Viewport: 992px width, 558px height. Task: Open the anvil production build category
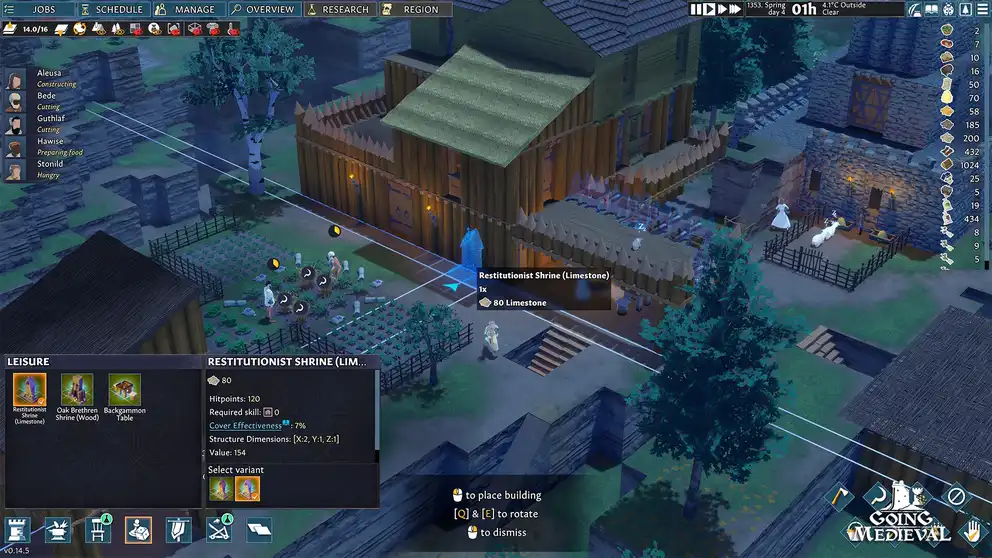58,529
